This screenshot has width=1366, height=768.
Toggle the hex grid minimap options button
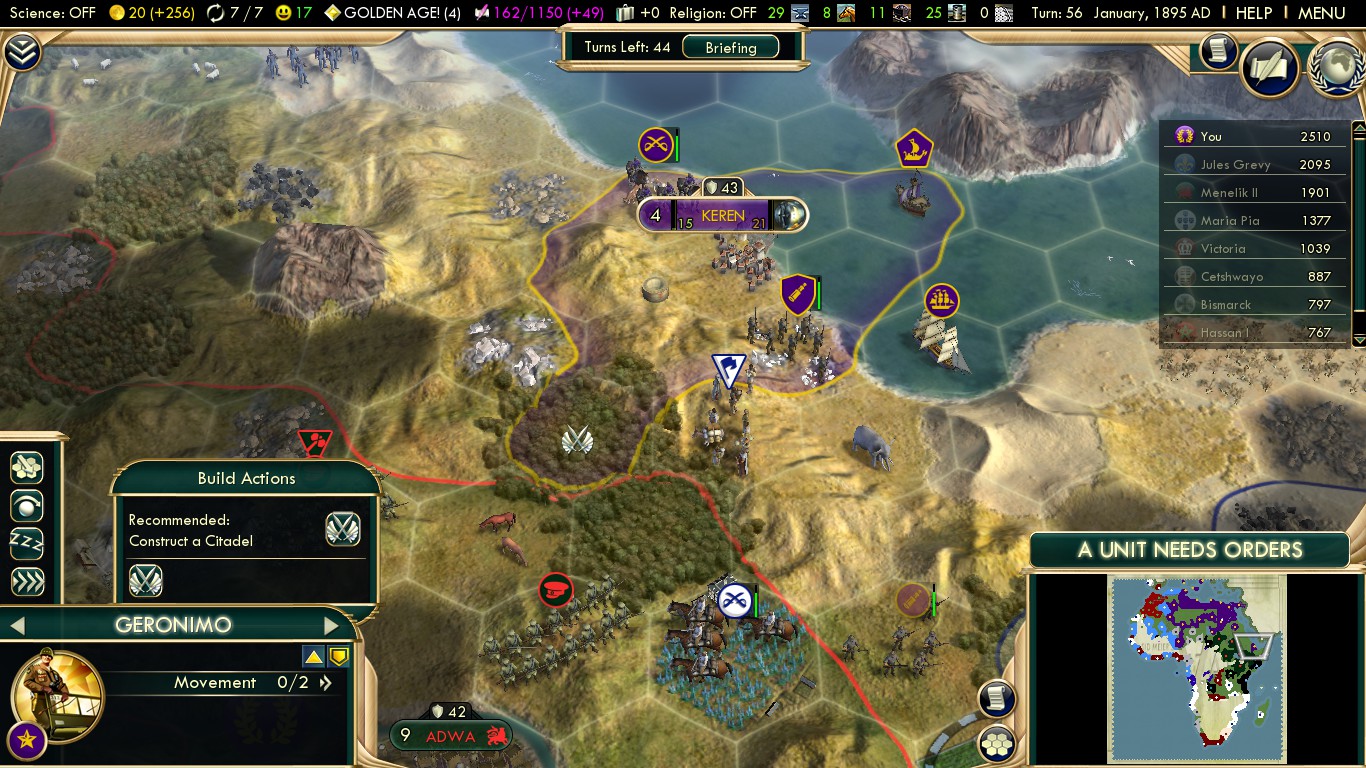click(x=997, y=743)
